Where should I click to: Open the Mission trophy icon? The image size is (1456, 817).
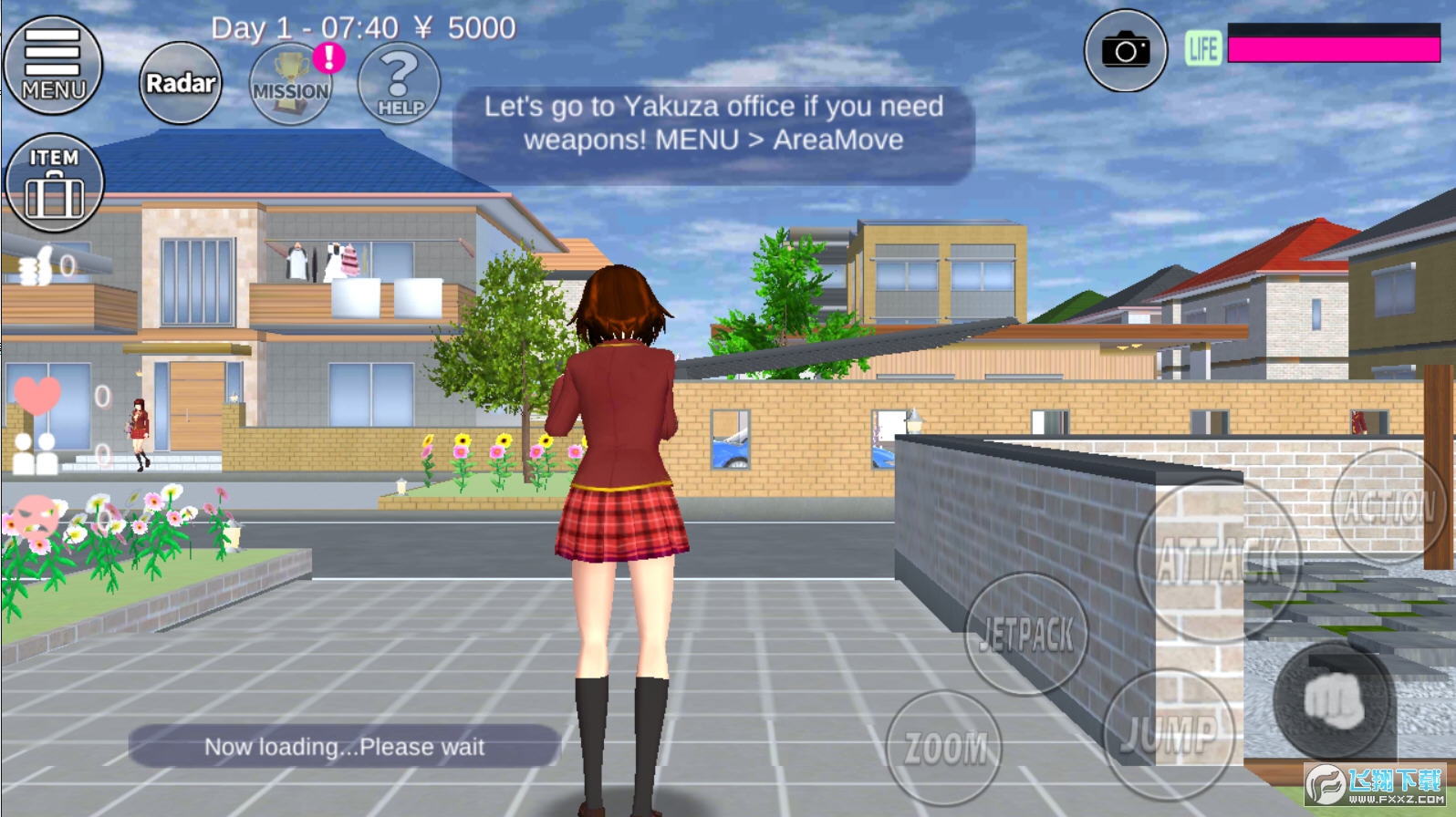coord(291,85)
